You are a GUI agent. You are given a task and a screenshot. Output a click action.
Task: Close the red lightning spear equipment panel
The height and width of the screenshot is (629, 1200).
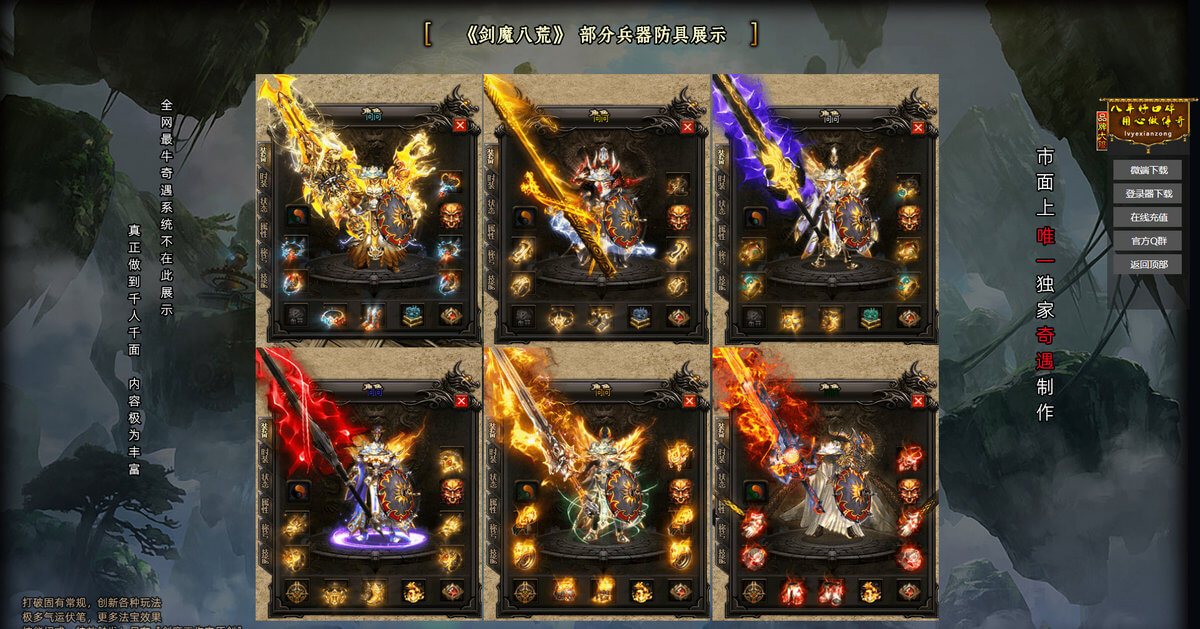(x=460, y=401)
